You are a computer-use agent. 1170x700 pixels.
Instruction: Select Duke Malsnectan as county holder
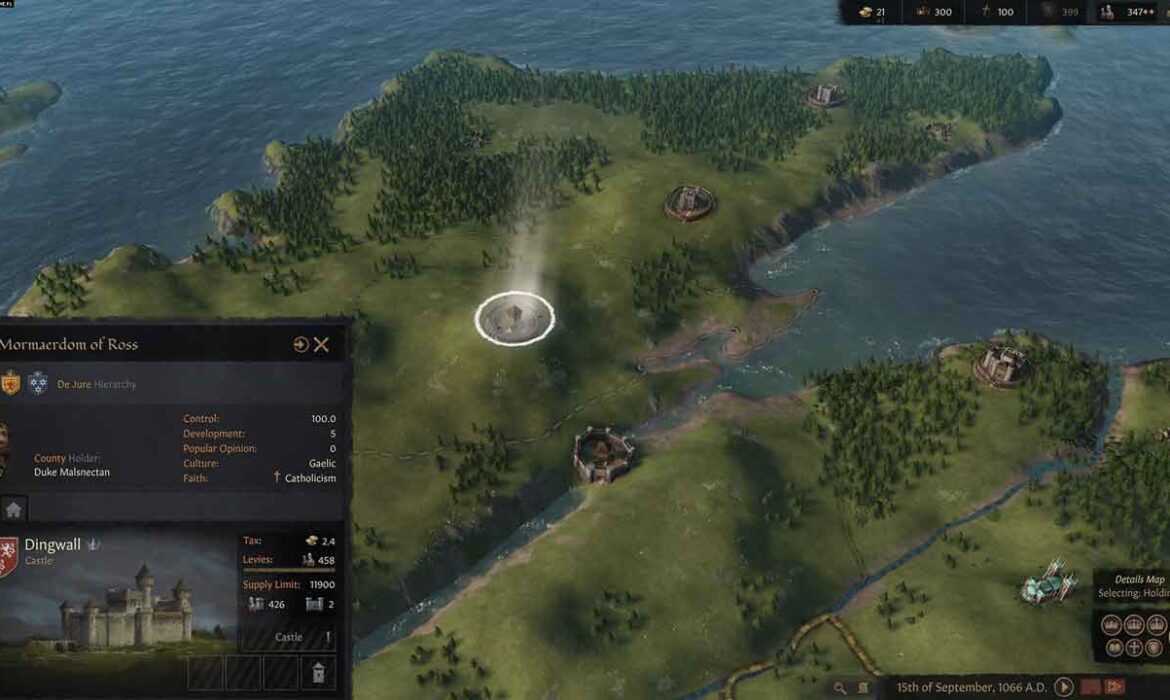tap(72, 472)
